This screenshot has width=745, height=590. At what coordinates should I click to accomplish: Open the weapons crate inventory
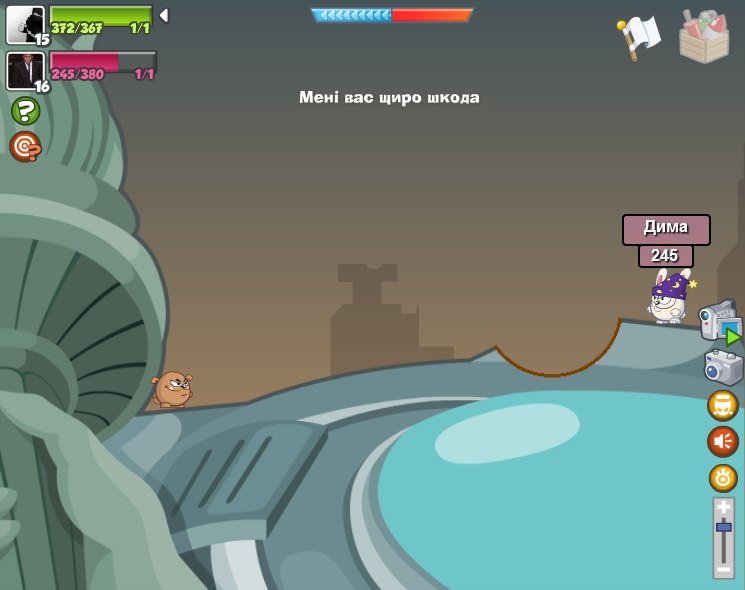pyautogui.click(x=704, y=36)
